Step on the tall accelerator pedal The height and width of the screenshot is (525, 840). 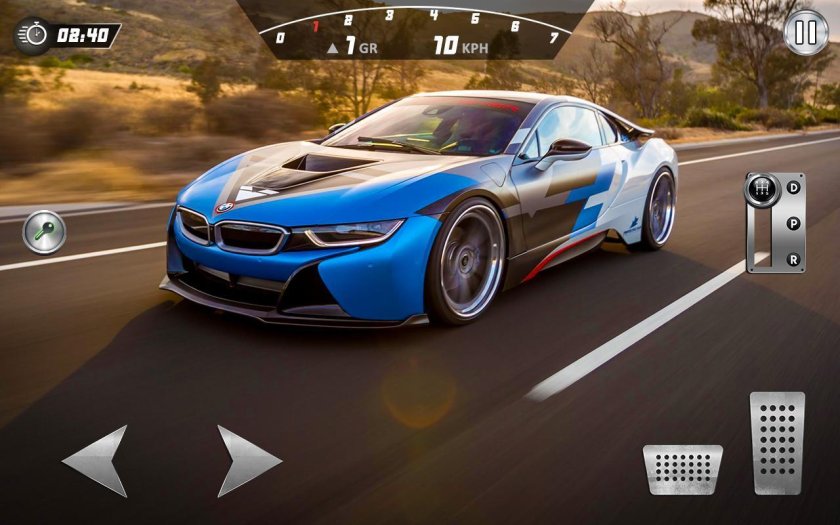(777, 441)
